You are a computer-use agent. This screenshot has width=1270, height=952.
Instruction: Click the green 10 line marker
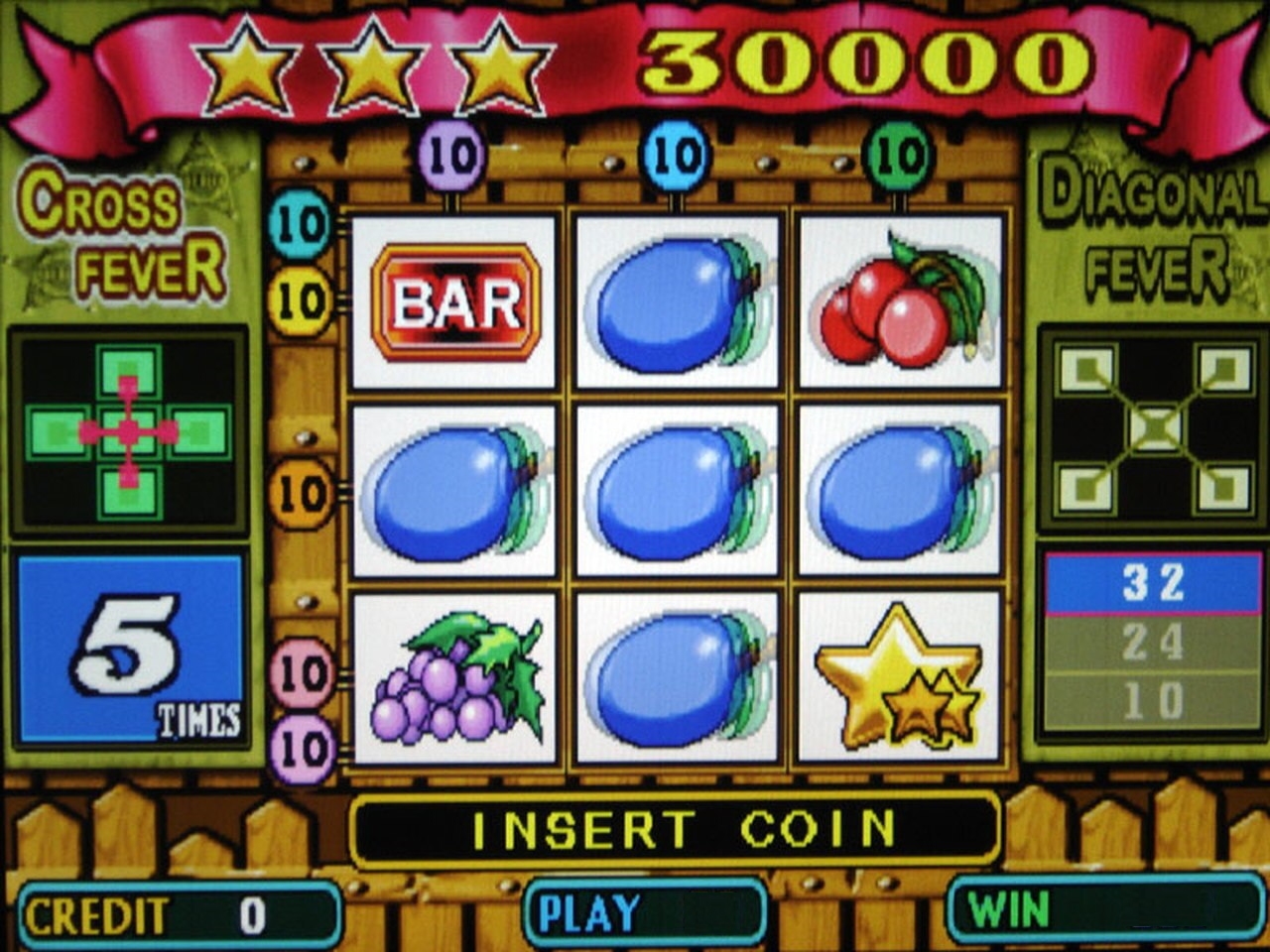tap(900, 156)
